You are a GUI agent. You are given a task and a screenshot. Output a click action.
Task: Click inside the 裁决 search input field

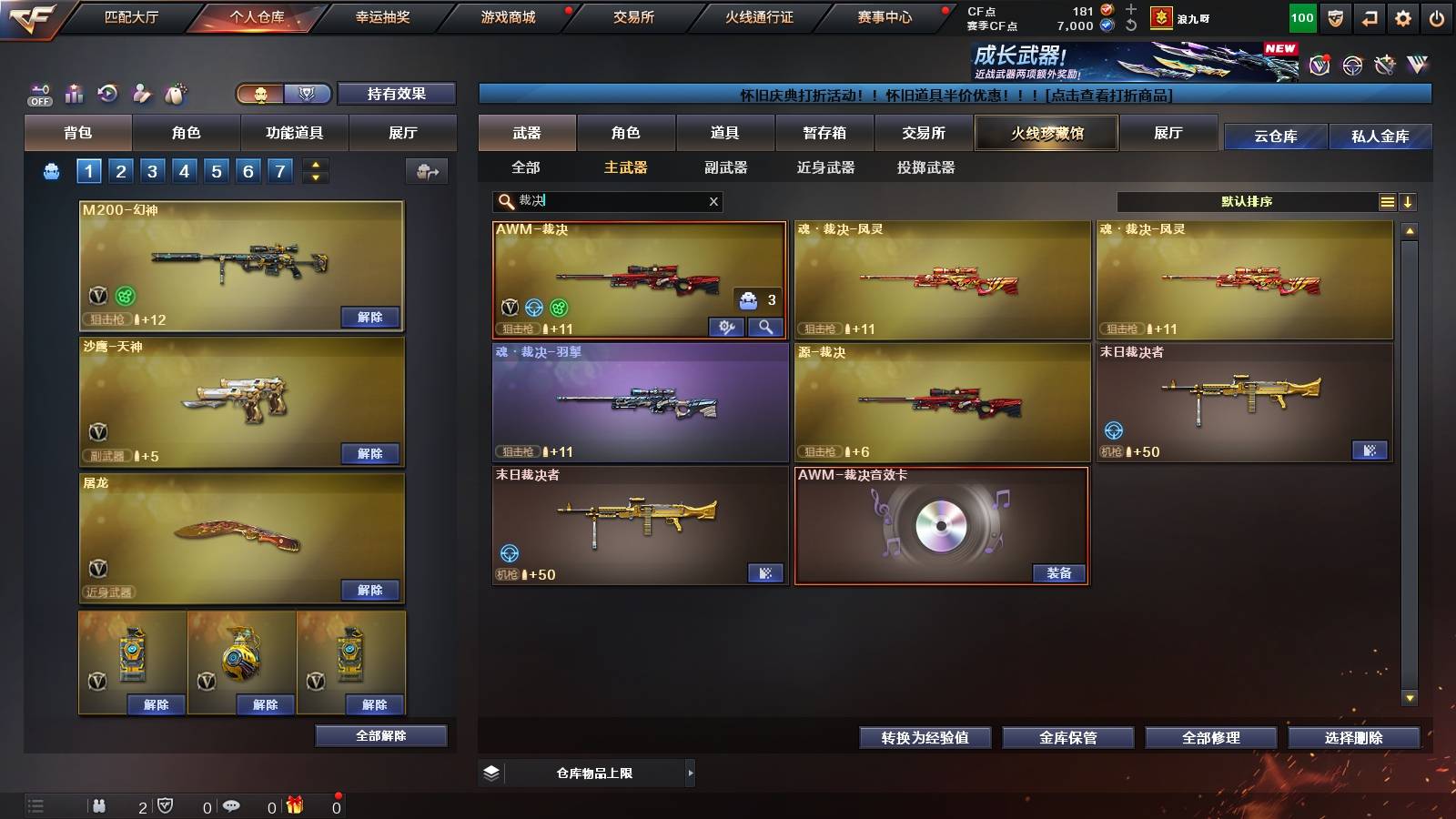591,201
